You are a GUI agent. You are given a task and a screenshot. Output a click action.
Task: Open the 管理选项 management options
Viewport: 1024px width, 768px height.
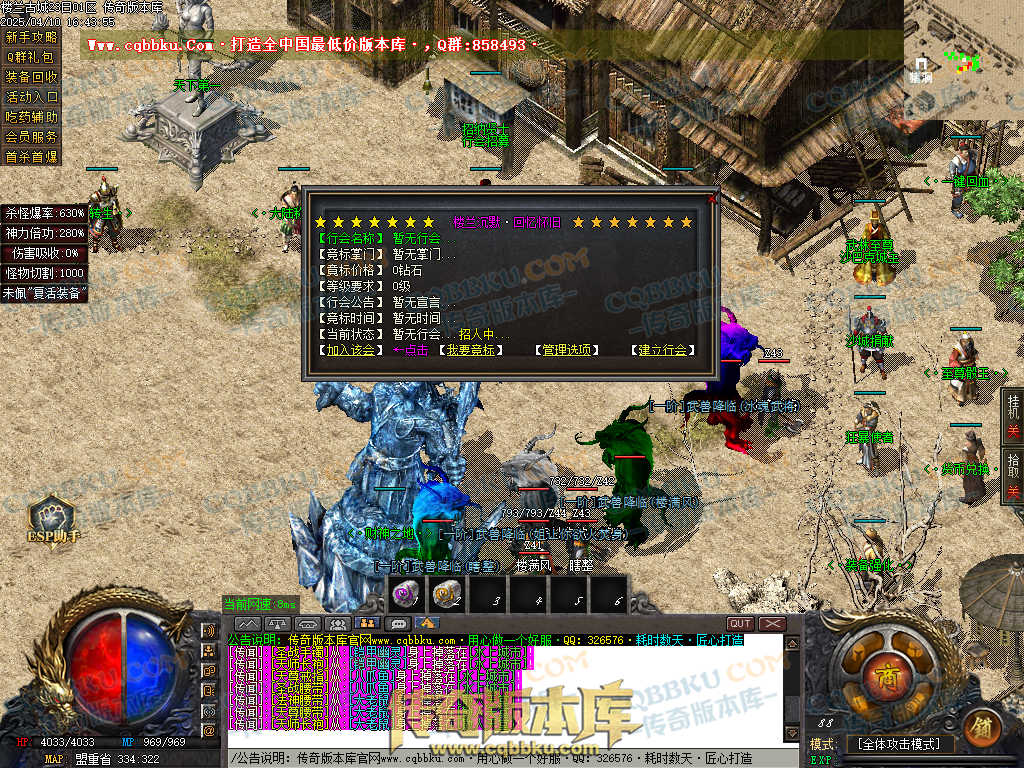[566, 351]
